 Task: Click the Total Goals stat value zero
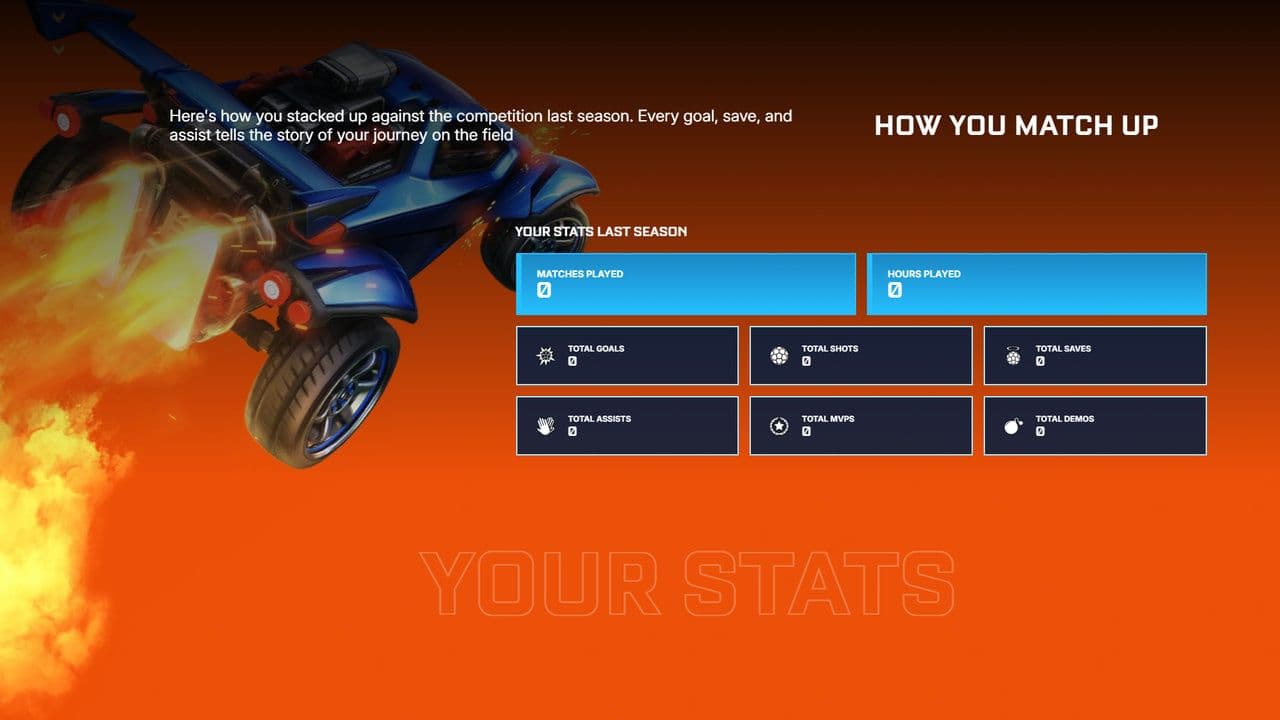pyautogui.click(x=571, y=362)
